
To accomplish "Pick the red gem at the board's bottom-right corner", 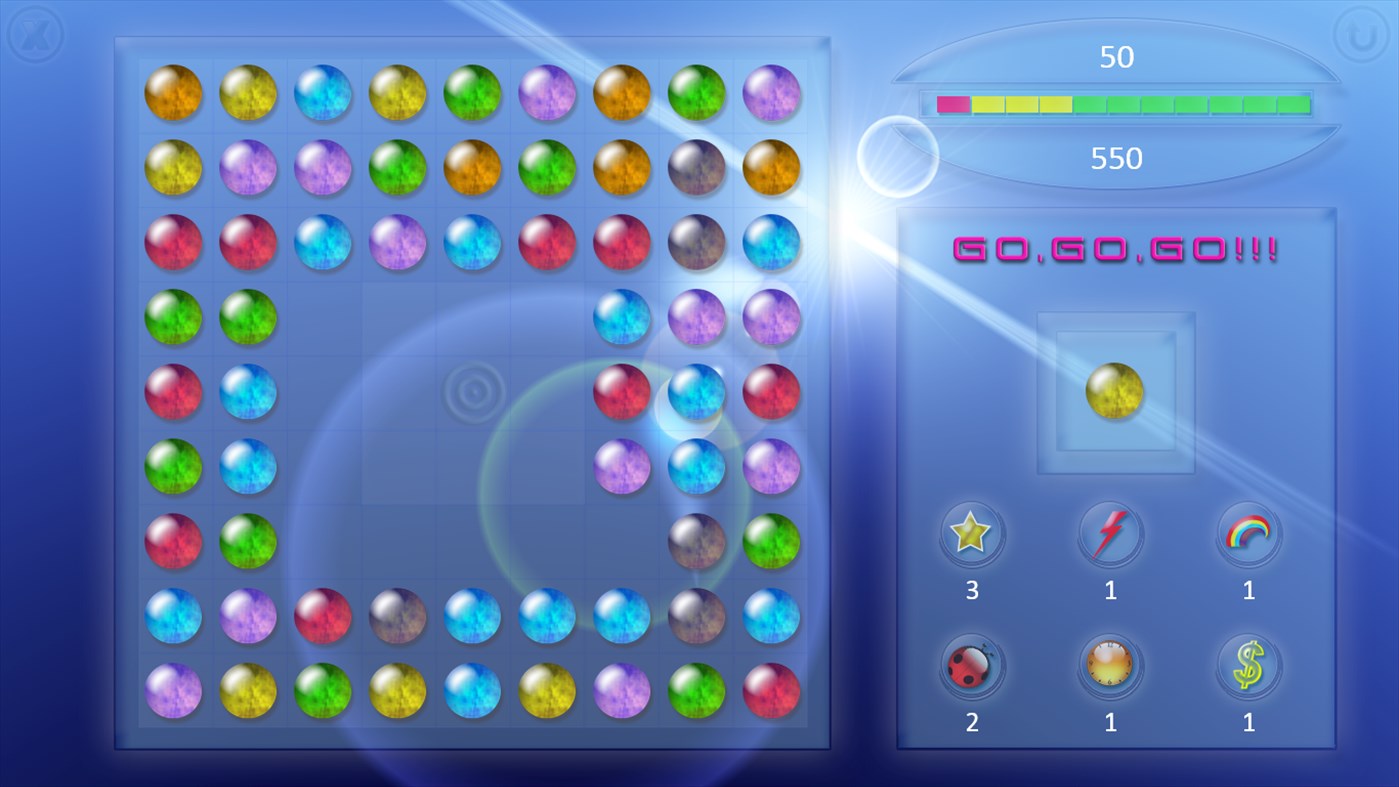I will [x=771, y=690].
